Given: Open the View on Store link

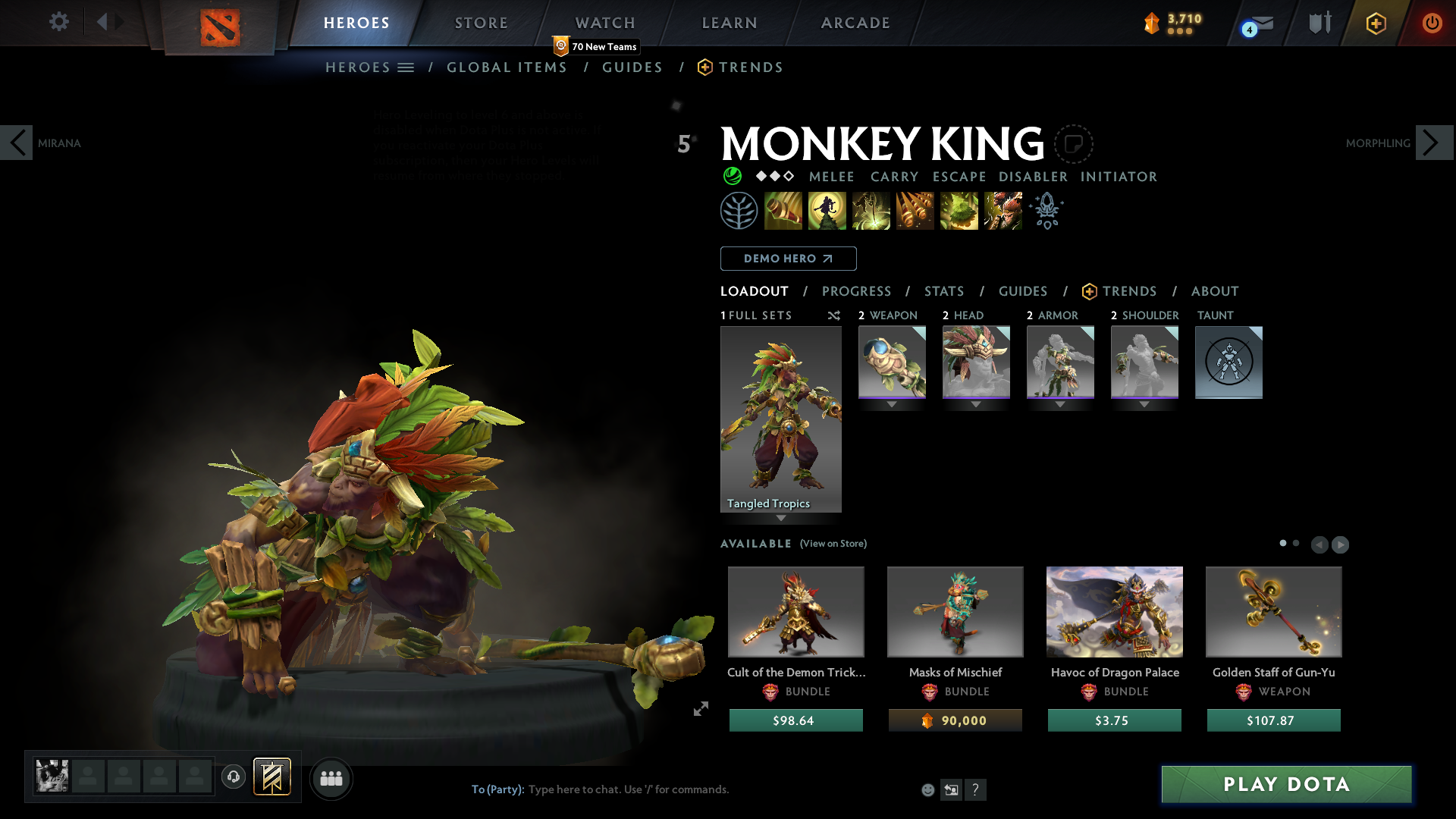Looking at the screenshot, I should (x=833, y=544).
